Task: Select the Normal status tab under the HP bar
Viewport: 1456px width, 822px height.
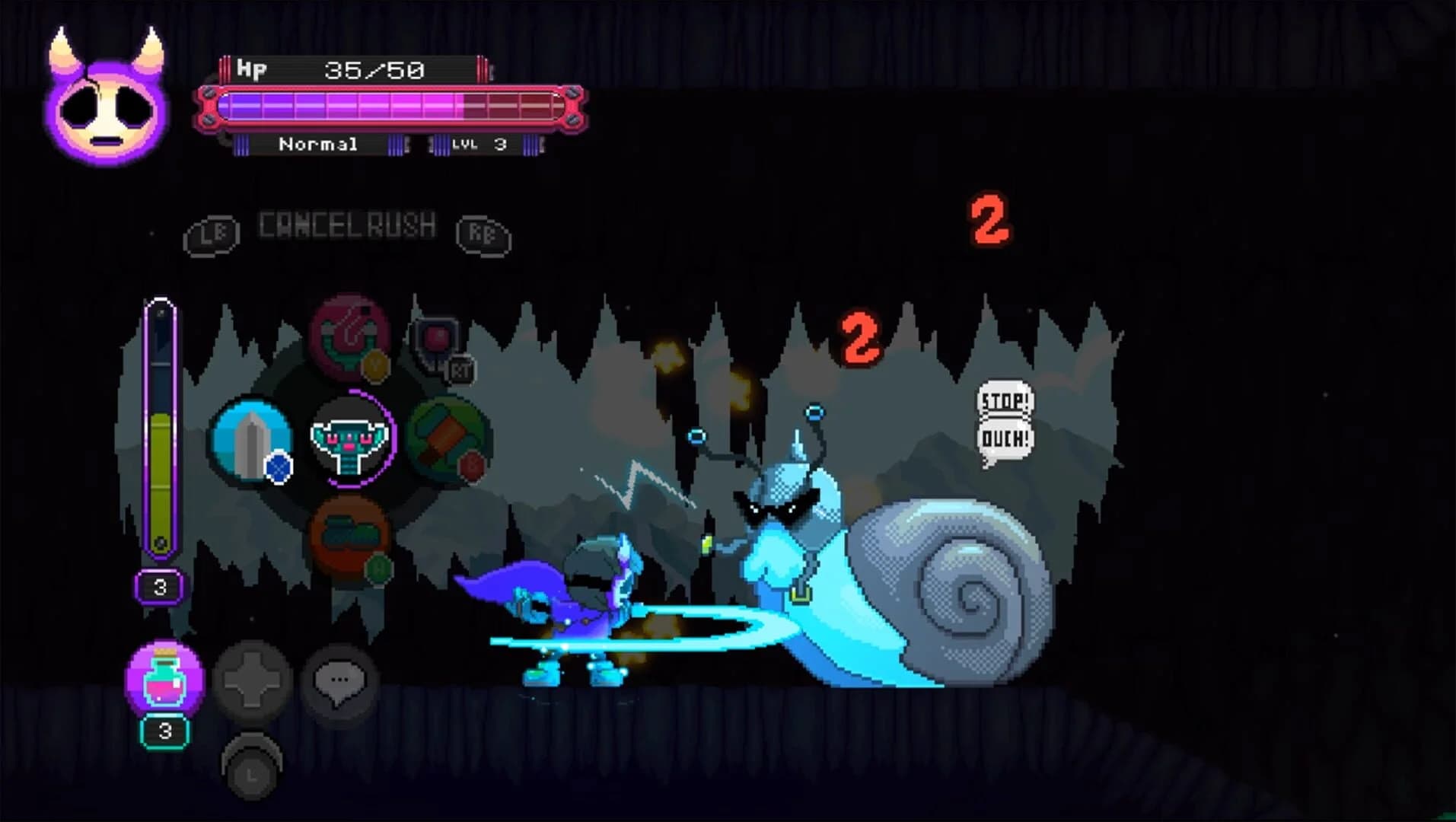Action: coord(317,145)
